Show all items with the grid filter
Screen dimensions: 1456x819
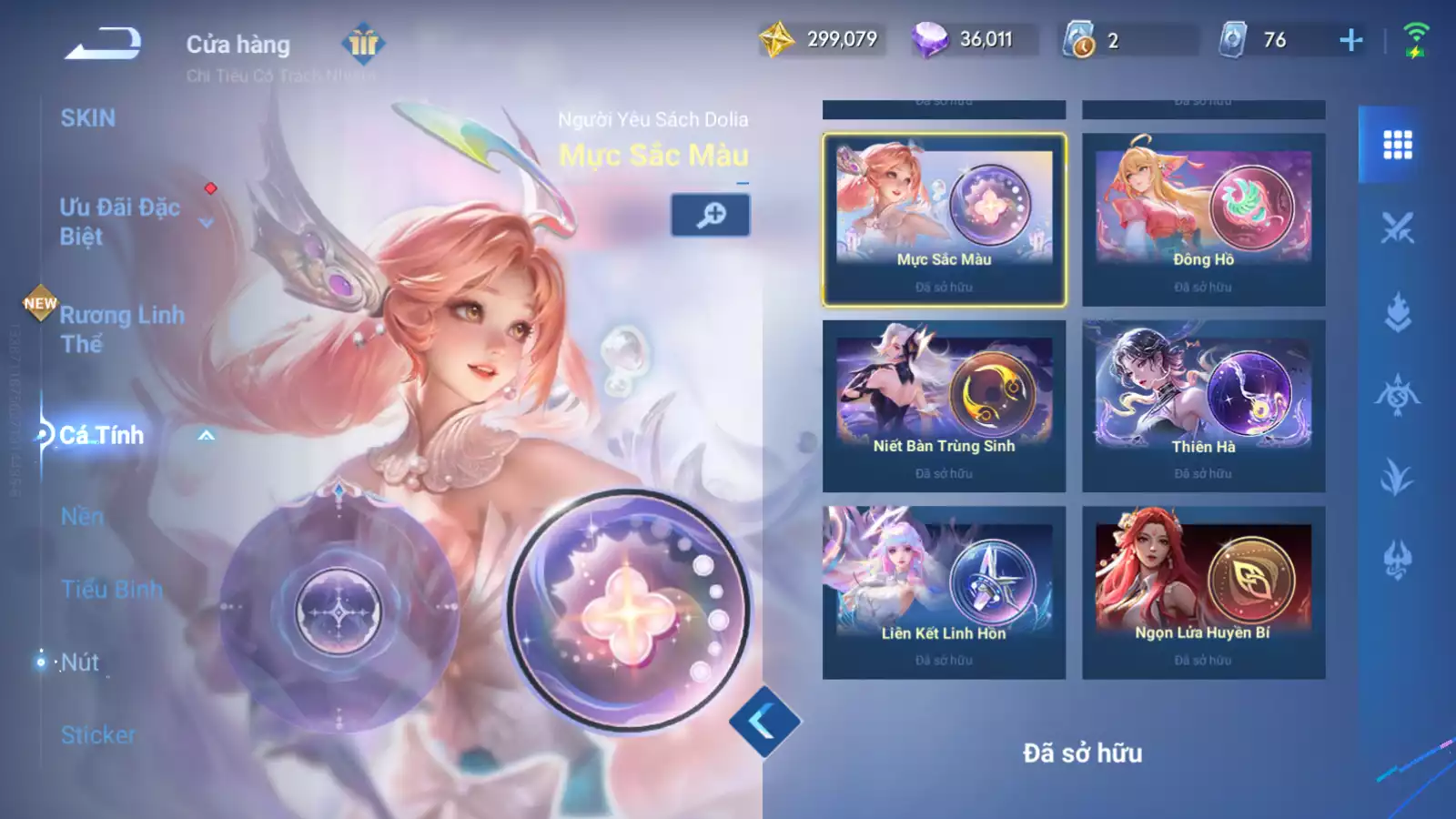tap(1397, 145)
